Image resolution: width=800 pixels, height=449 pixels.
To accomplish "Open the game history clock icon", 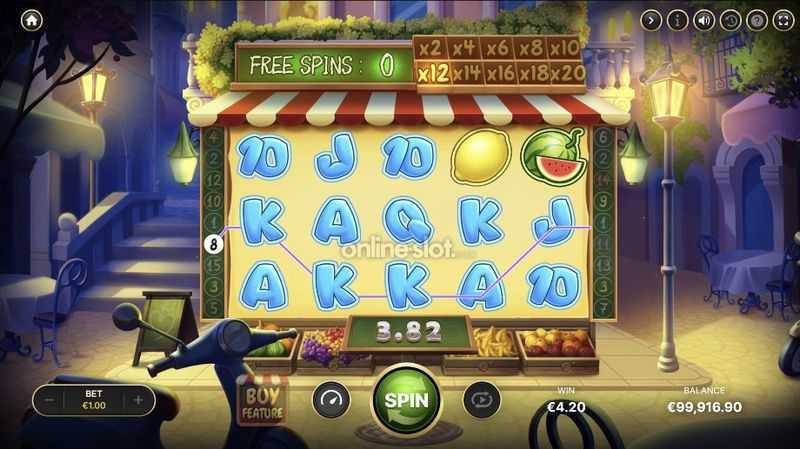I will point(730,19).
